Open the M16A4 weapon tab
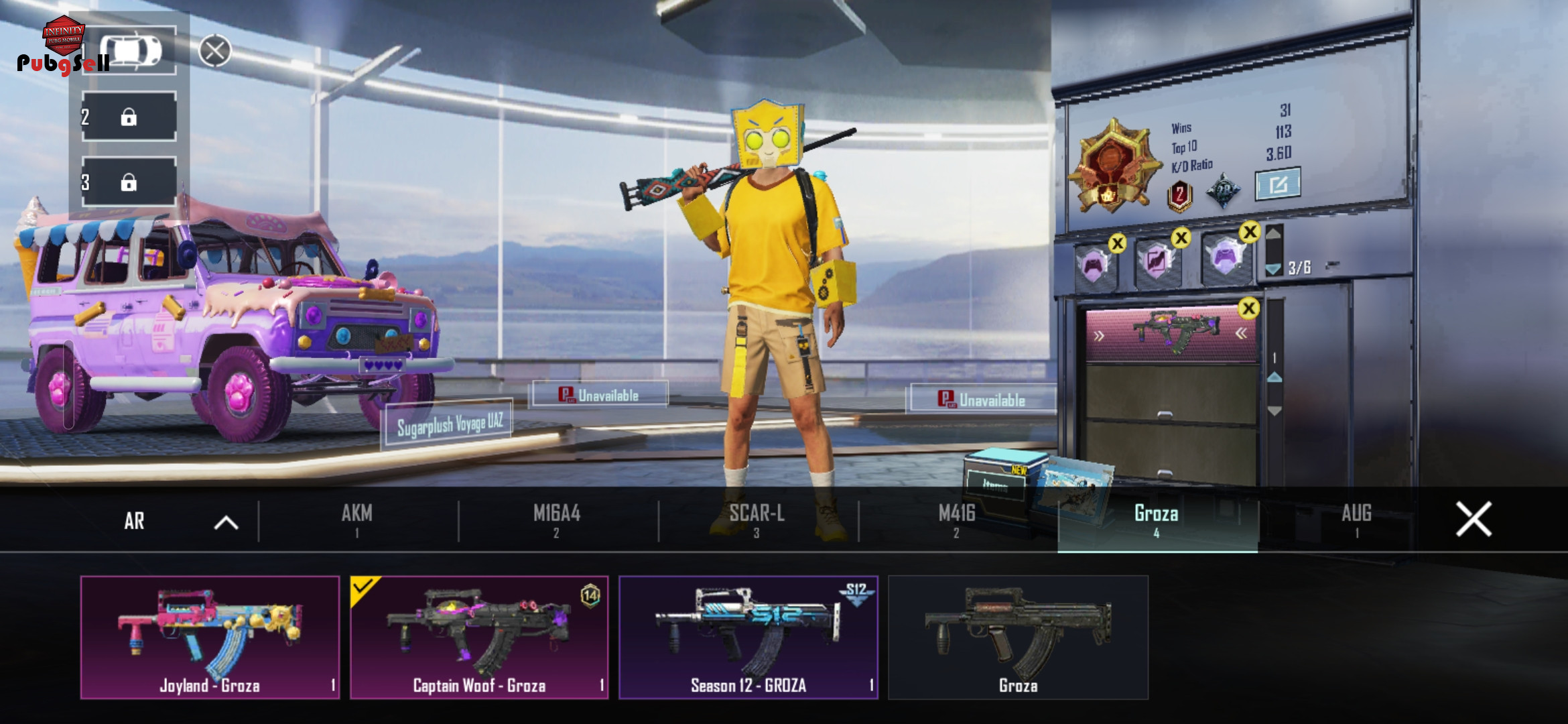The width and height of the screenshot is (1568, 724). (557, 520)
